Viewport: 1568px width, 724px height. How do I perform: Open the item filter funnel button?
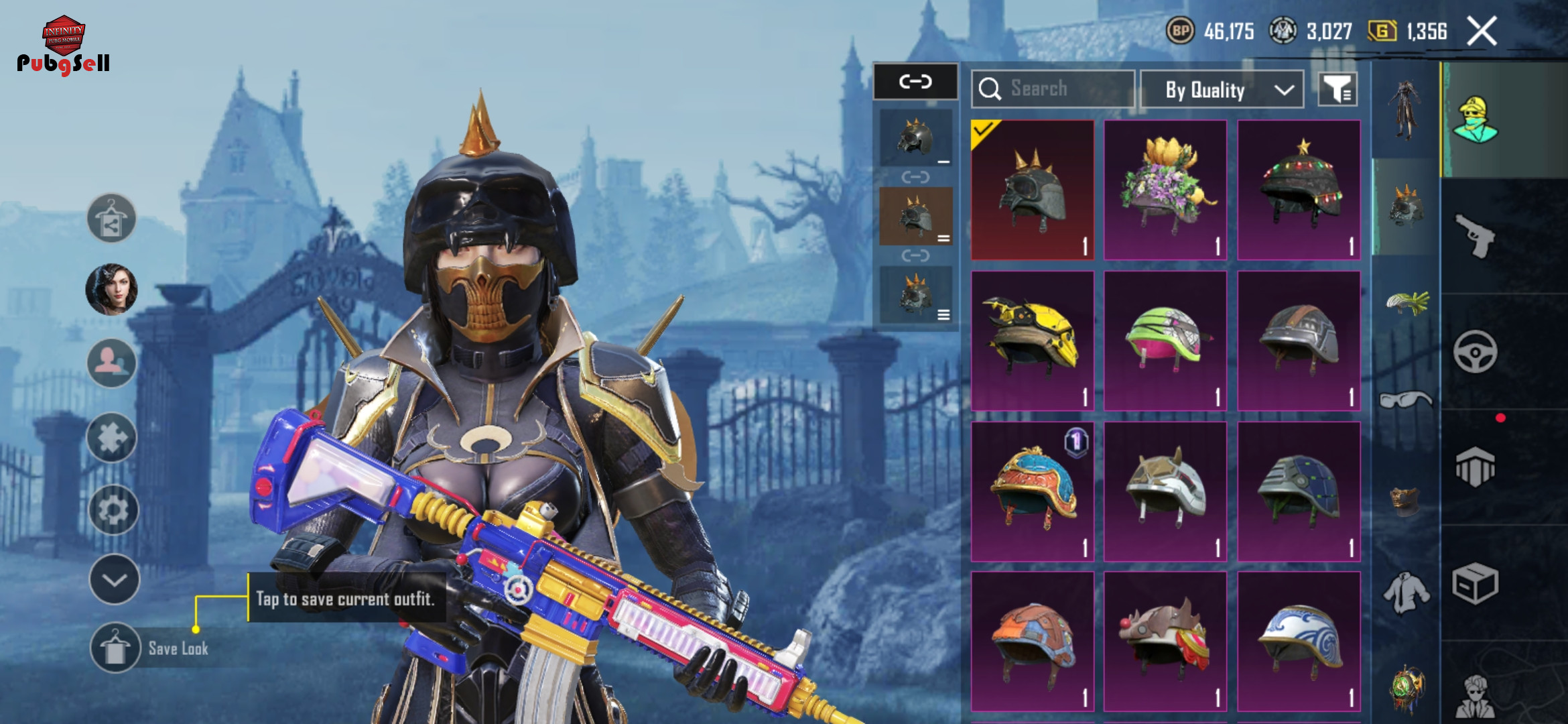pyautogui.click(x=1337, y=89)
